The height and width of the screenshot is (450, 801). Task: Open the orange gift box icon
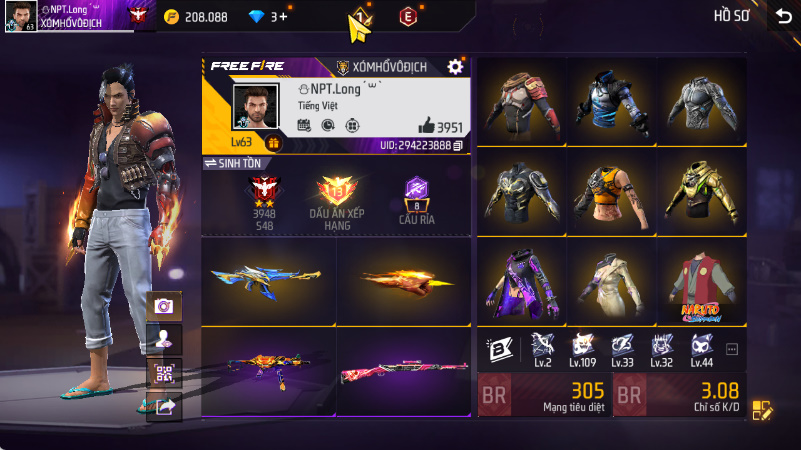[273, 143]
